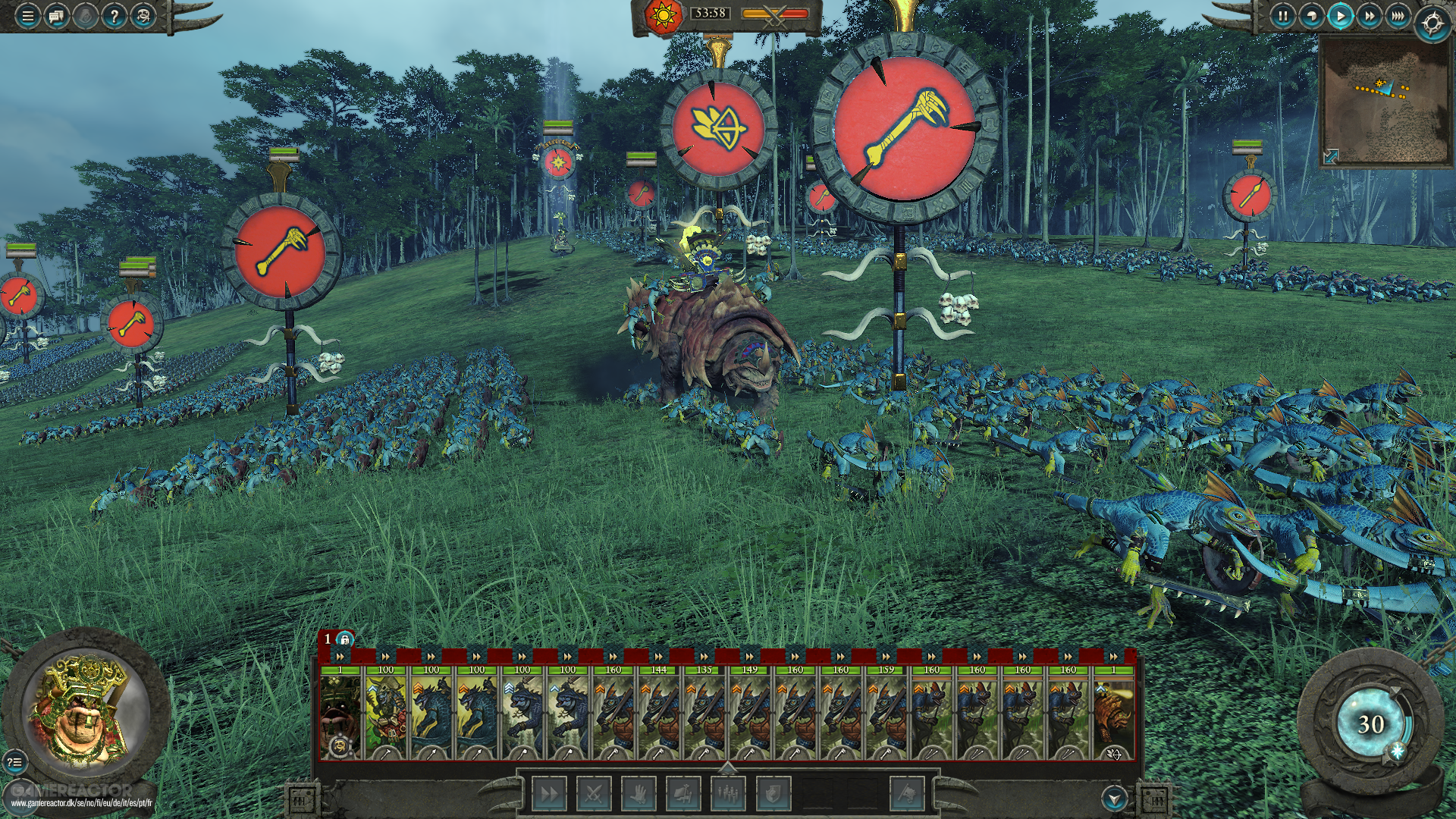Toggle the group 1 lock icon

pos(345,639)
